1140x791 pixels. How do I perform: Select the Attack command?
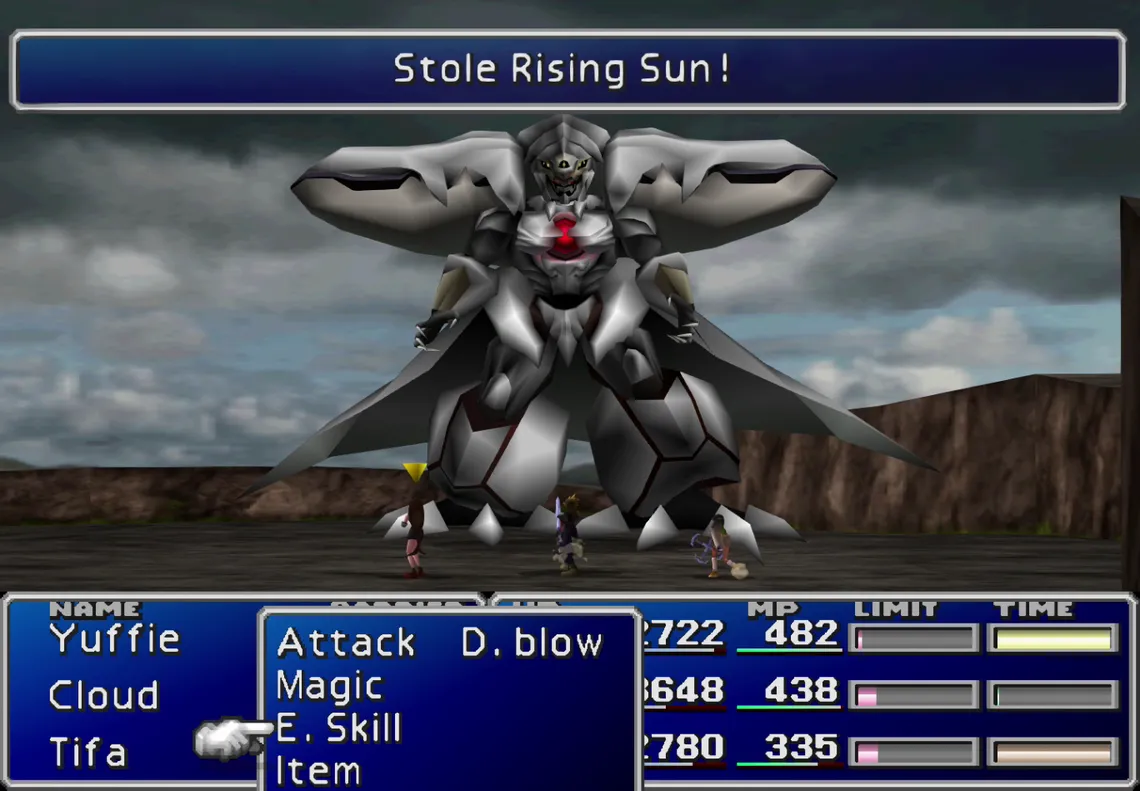(x=345, y=642)
